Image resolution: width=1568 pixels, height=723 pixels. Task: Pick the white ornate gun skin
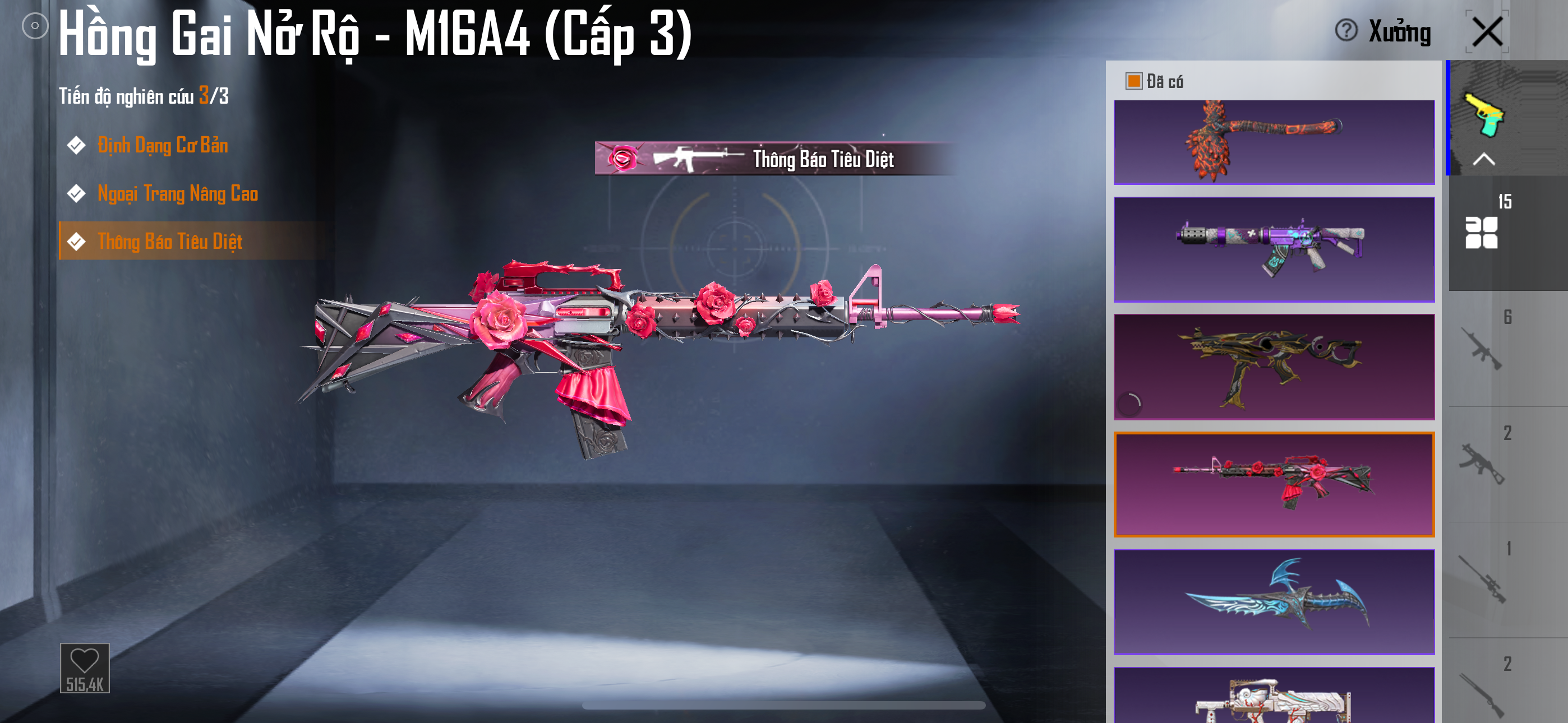1274,697
